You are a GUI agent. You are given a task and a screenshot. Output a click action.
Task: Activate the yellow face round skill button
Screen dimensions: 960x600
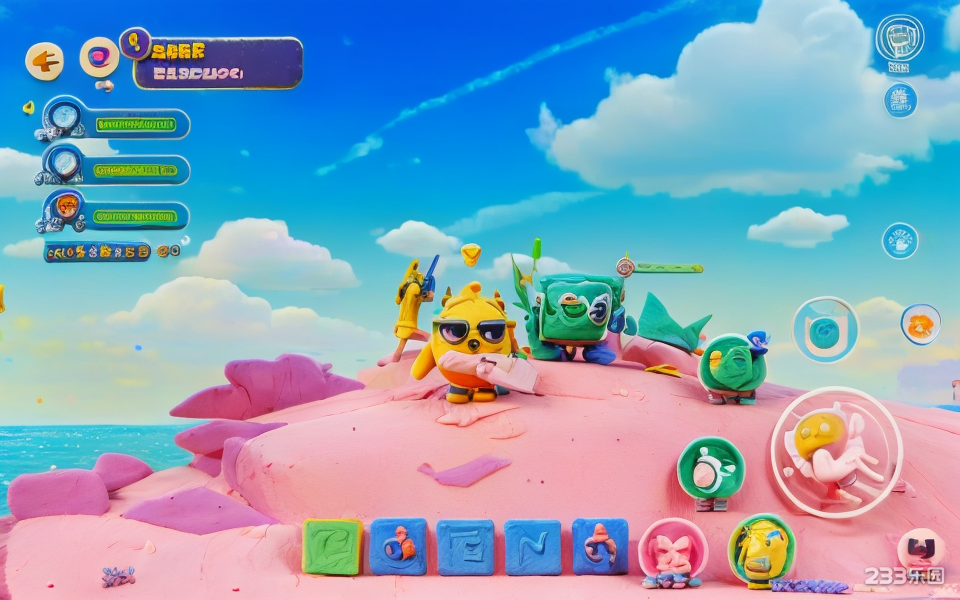click(x=761, y=549)
